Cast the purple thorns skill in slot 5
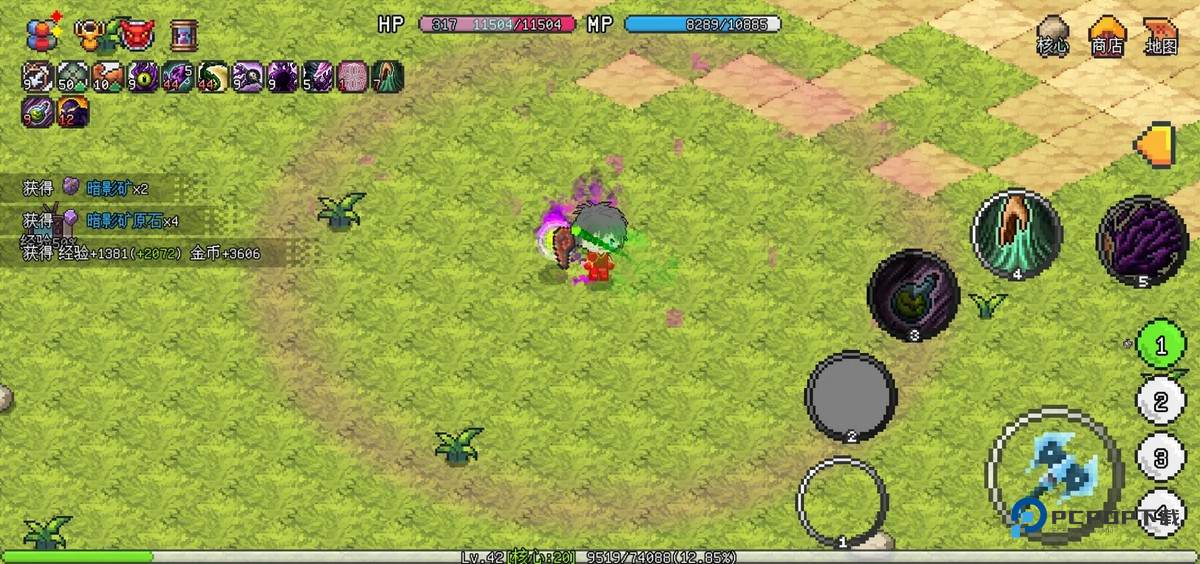Image resolution: width=1200 pixels, height=564 pixels. tap(1142, 241)
